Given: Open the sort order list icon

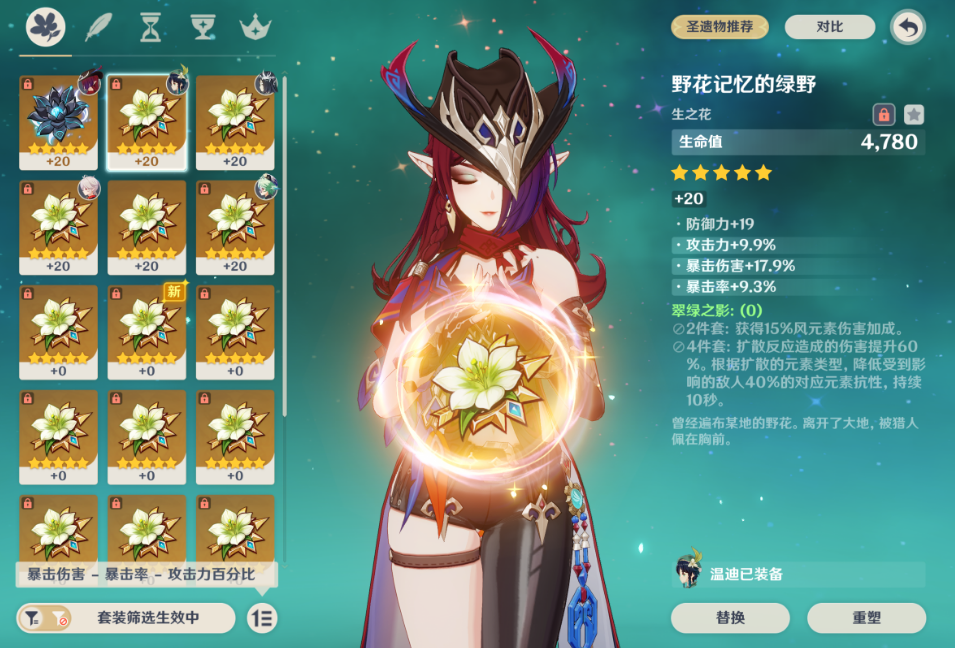Looking at the screenshot, I should point(262,618).
